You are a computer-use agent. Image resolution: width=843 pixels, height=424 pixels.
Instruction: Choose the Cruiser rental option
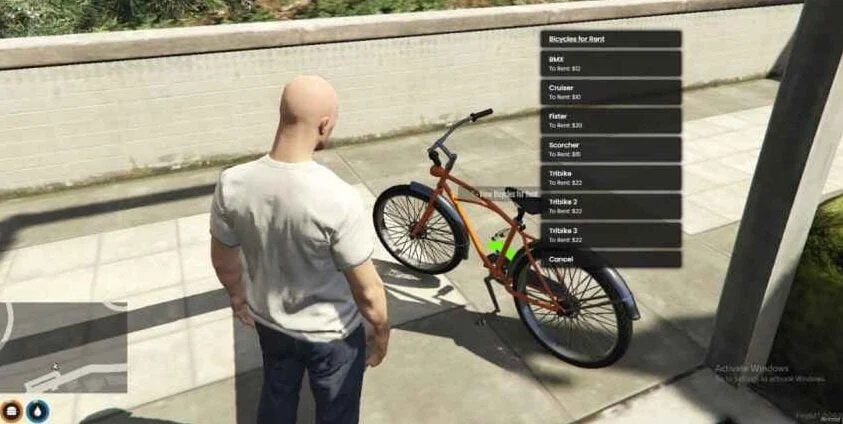click(610, 92)
